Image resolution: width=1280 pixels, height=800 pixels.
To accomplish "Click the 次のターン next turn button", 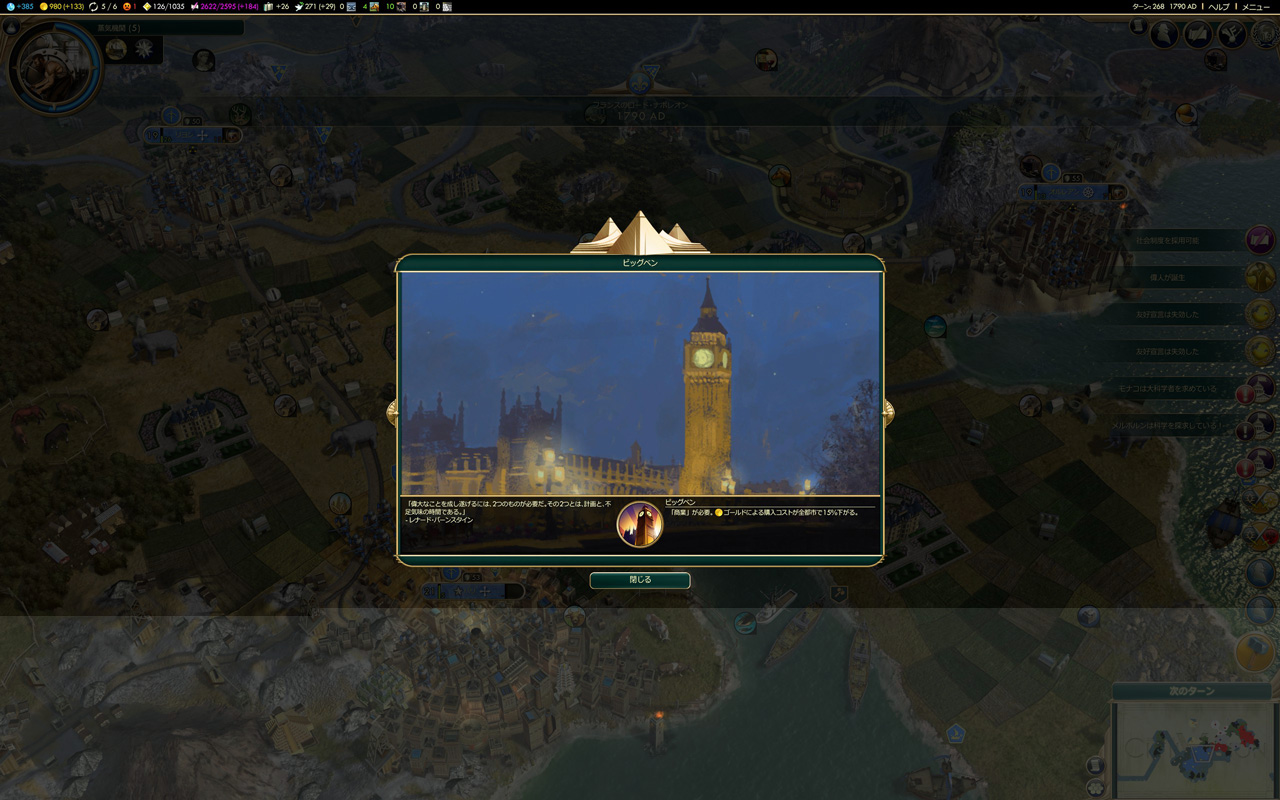I will tap(1191, 691).
